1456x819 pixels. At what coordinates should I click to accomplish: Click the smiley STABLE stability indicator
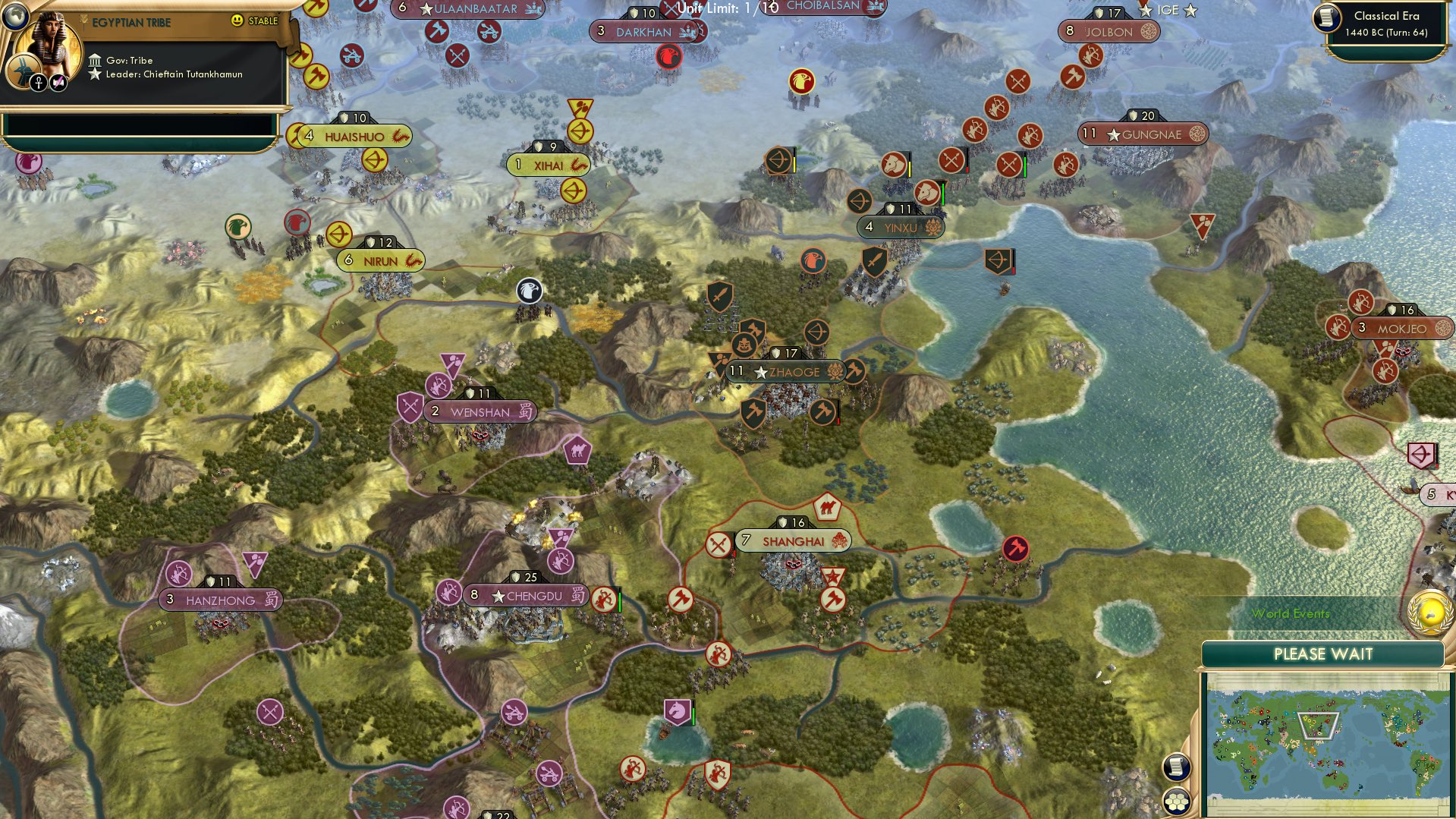coord(237,21)
